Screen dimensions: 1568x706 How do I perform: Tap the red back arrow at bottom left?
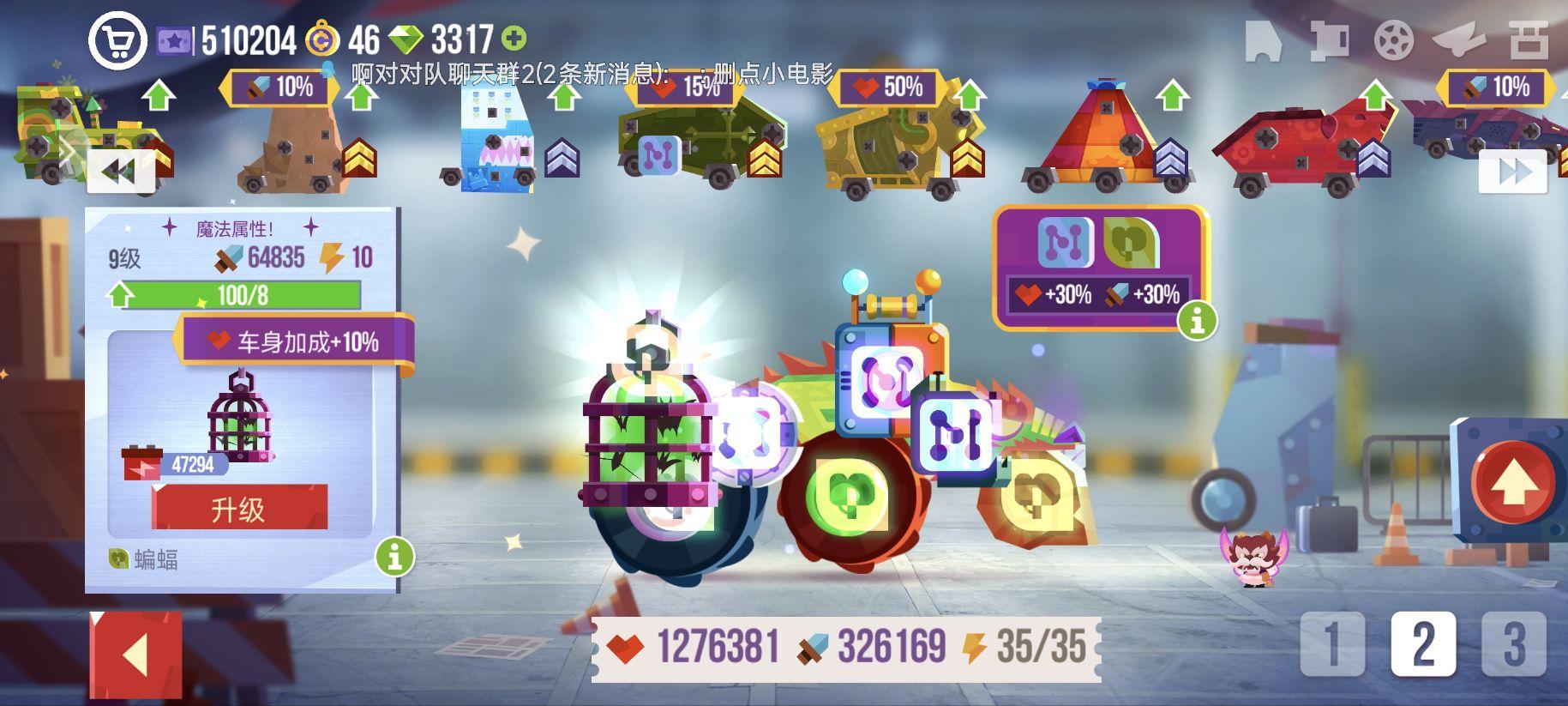(135, 652)
